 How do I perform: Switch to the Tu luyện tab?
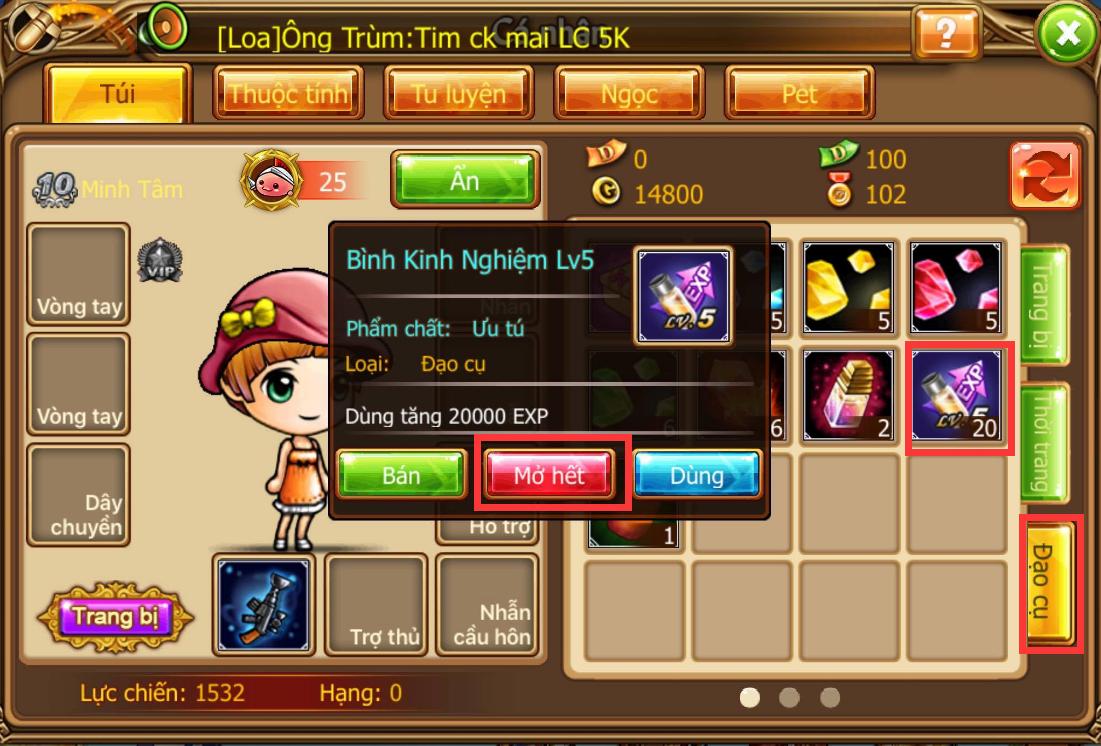point(459,94)
